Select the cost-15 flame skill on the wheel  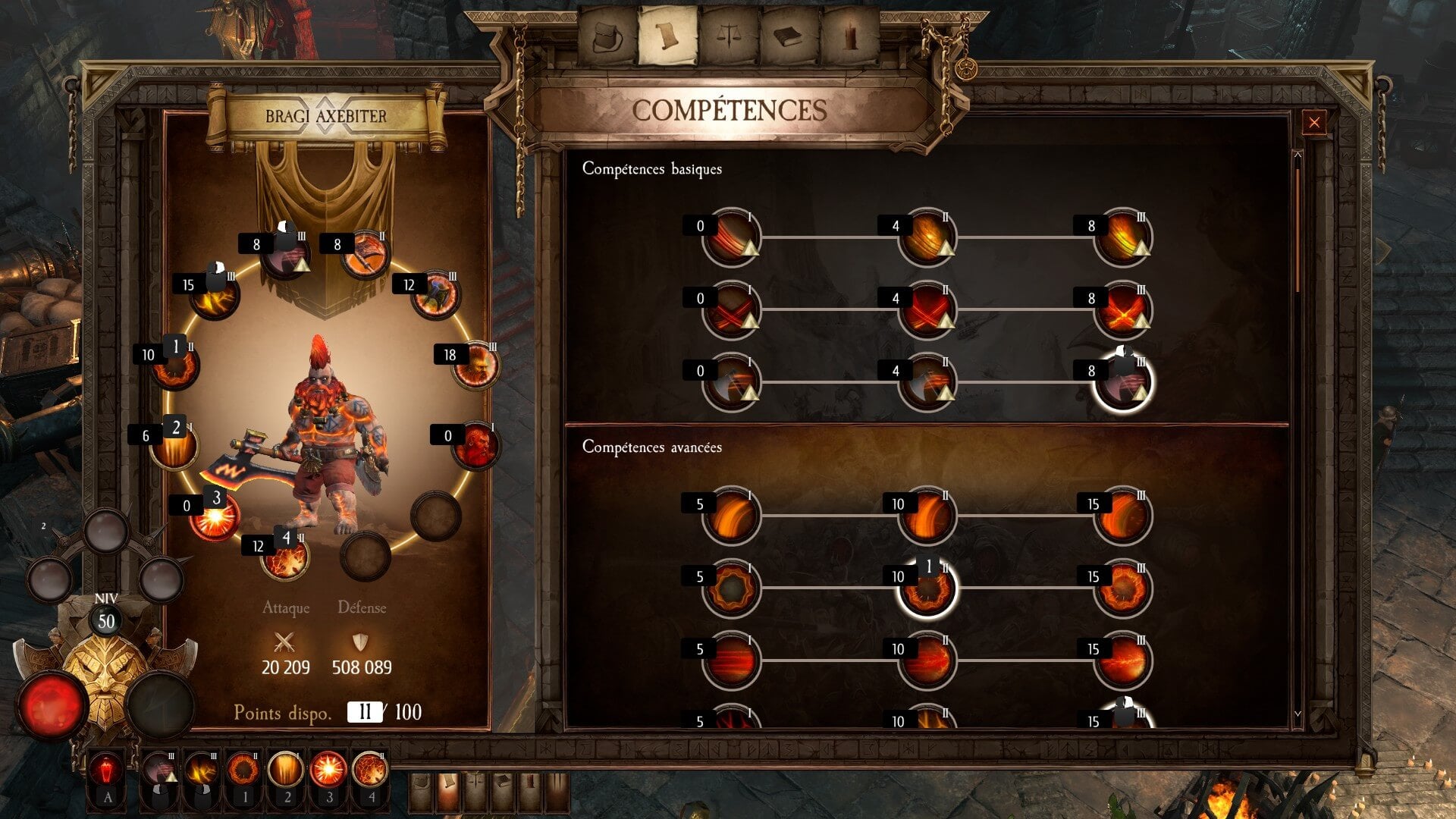(215, 296)
